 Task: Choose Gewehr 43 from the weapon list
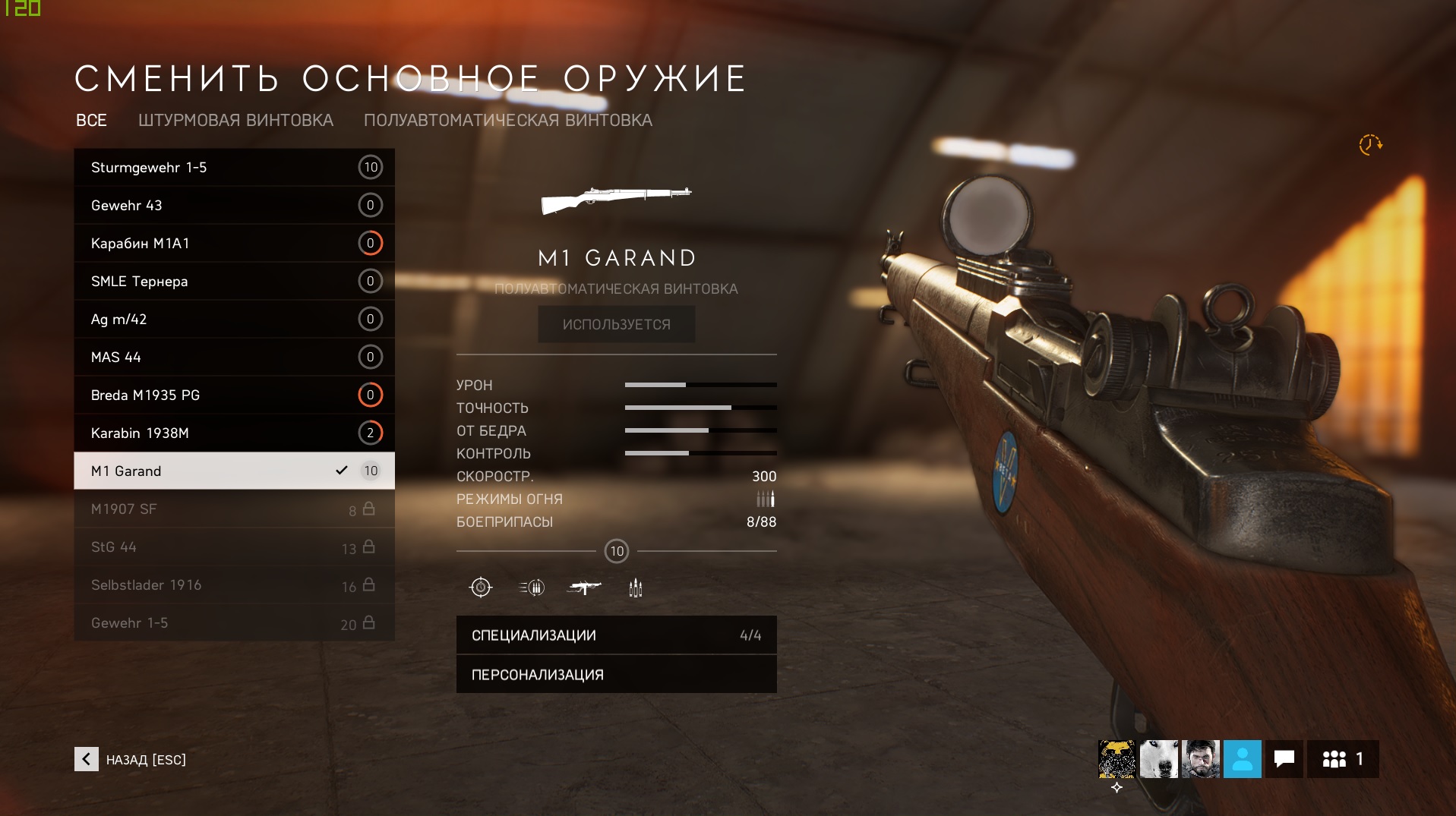234,205
